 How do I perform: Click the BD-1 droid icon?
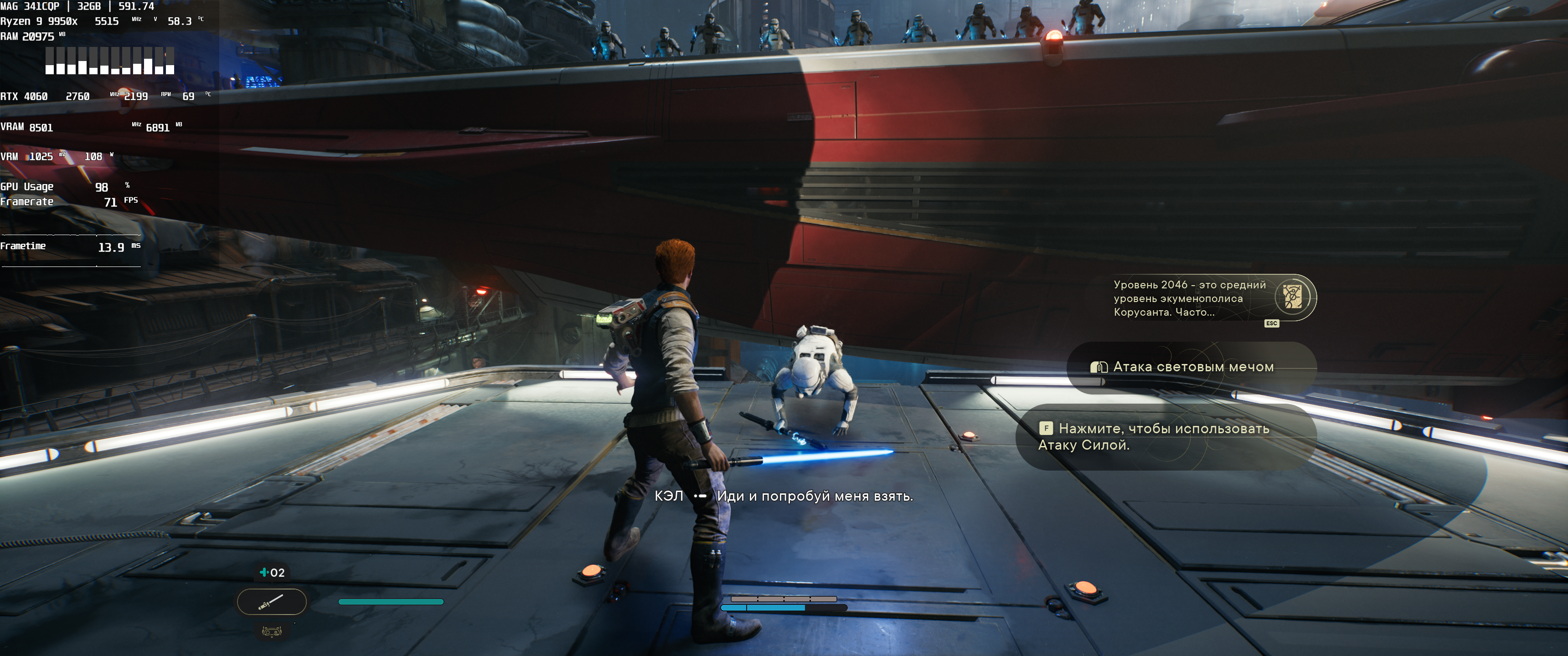pyautogui.click(x=272, y=632)
